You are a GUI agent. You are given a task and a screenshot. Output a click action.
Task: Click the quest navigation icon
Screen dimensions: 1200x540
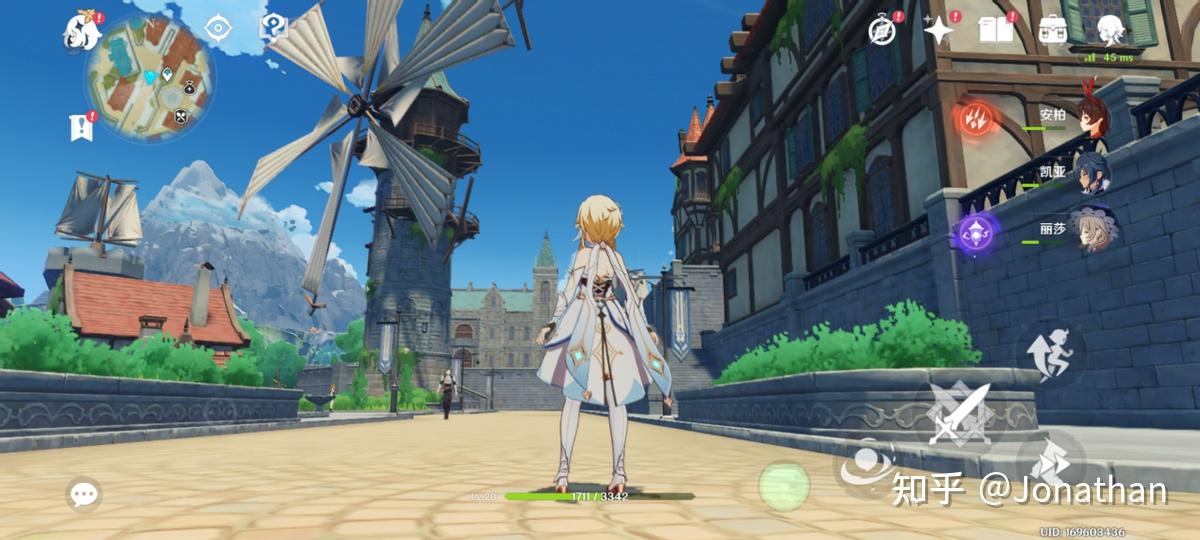218,28
